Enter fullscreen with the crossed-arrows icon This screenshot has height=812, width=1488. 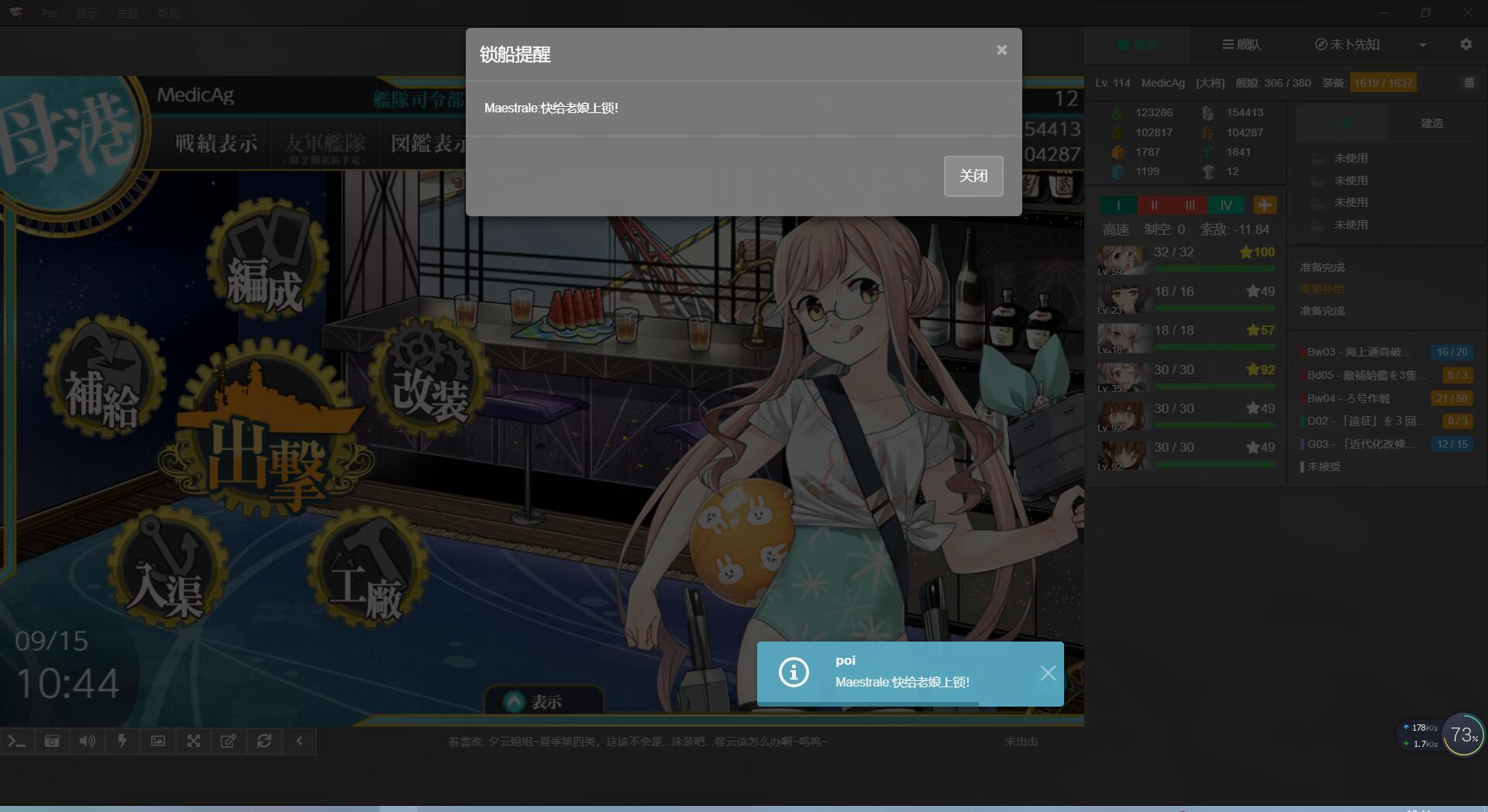[x=194, y=741]
